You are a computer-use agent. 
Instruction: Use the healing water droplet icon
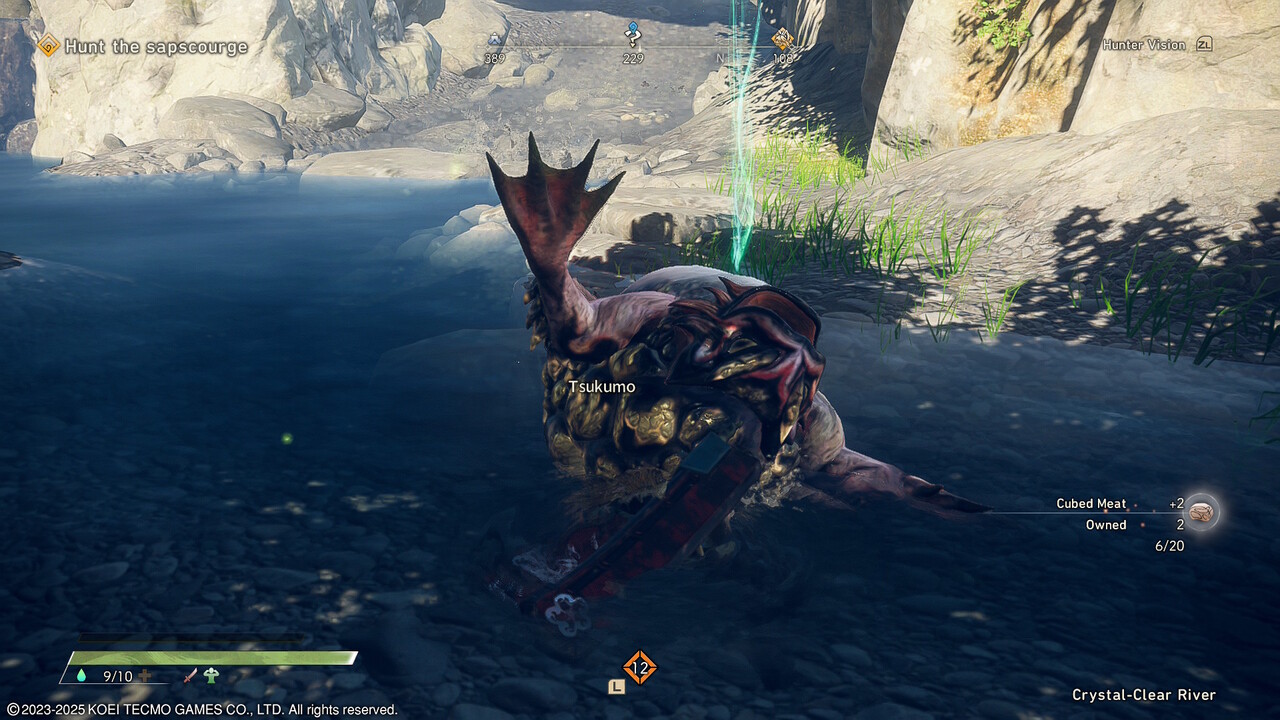[x=81, y=676]
